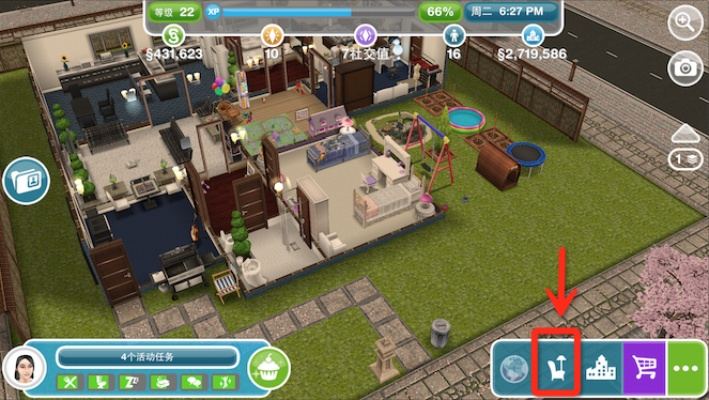Image resolution: width=709 pixels, height=400 pixels.
Task: Open the shopping cart store
Action: coord(644,369)
